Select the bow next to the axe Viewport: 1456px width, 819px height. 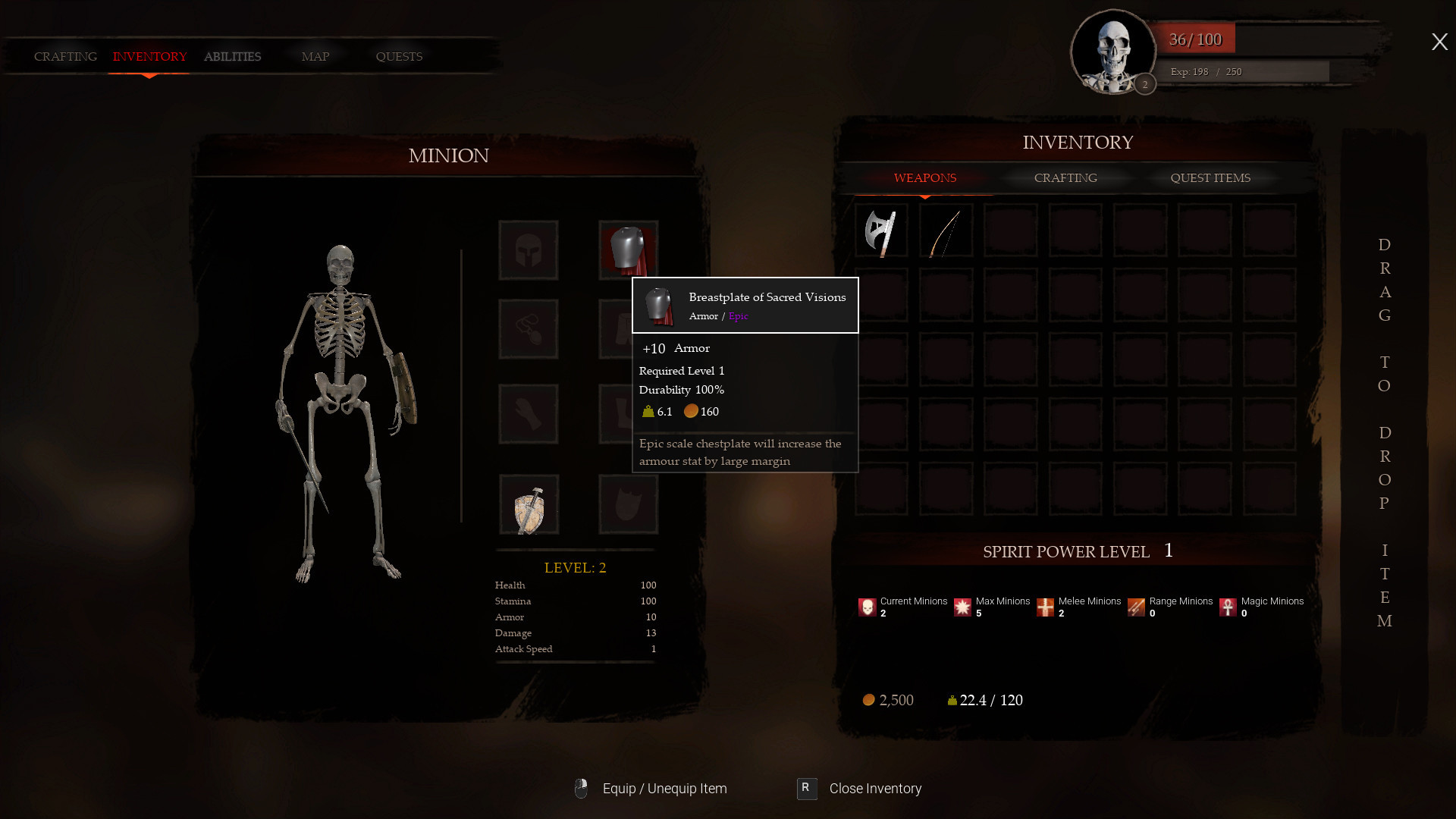pos(945,232)
